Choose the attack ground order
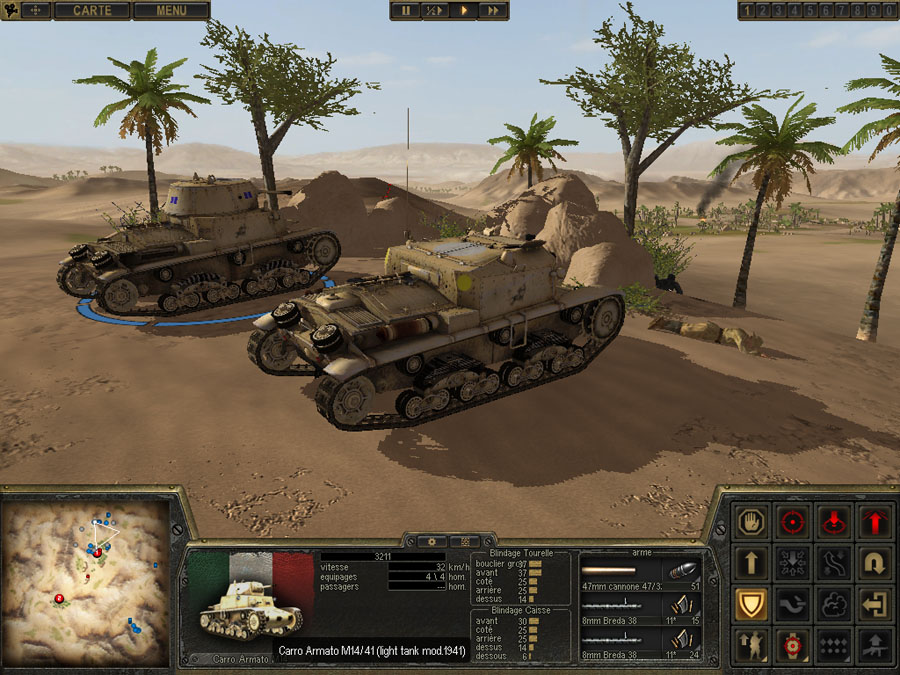The width and height of the screenshot is (900, 675). (833, 521)
